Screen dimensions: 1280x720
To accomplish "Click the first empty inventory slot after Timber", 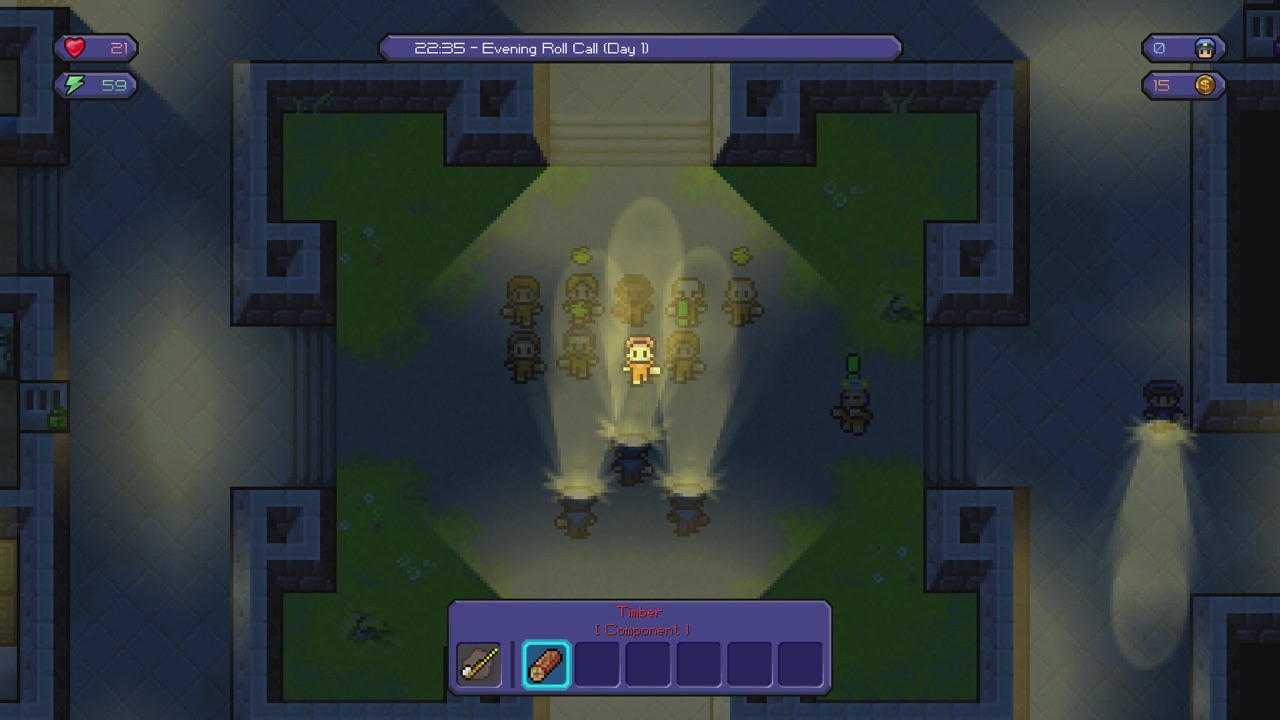I will pos(597,664).
